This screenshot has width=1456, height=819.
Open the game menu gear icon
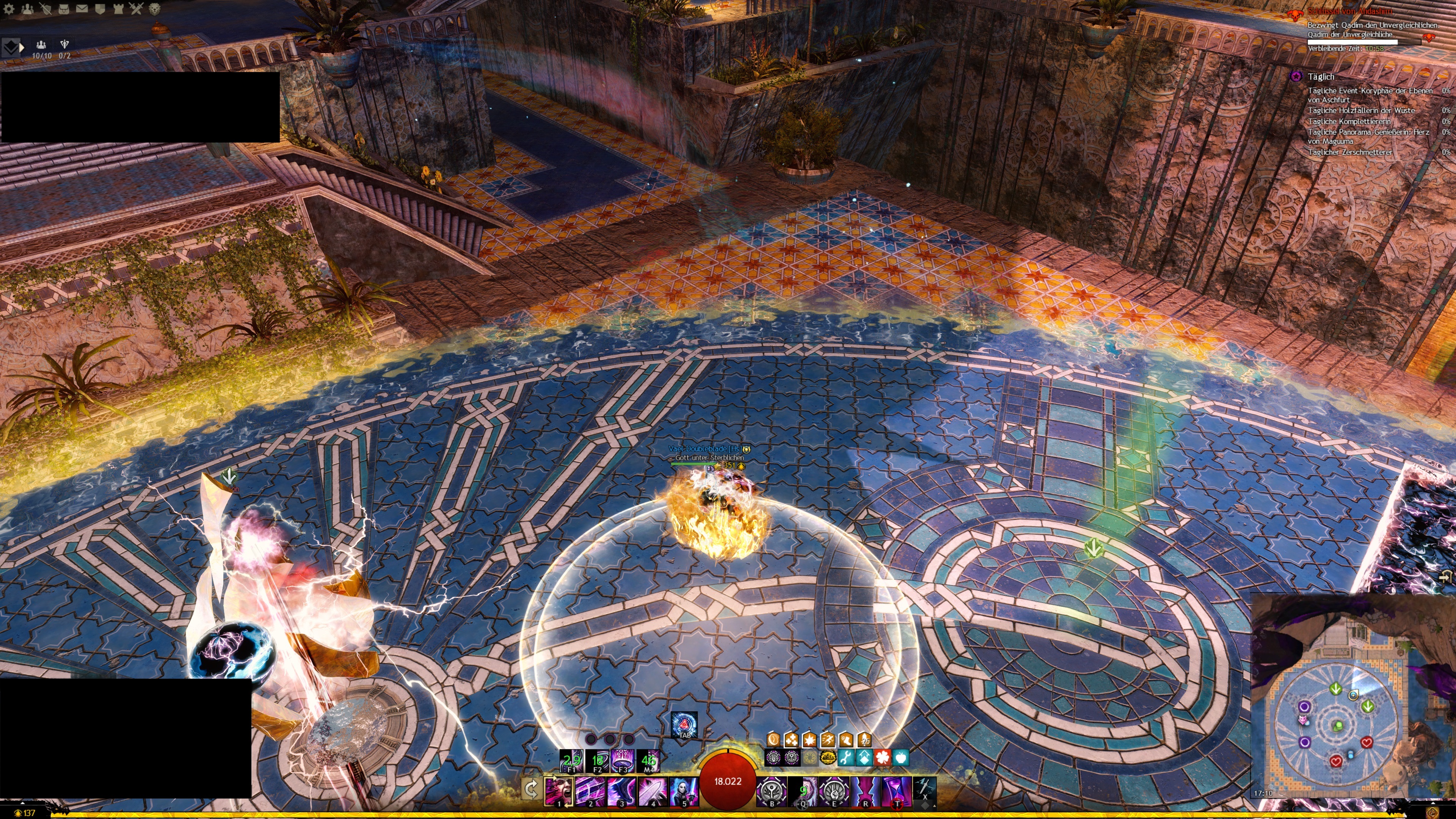(9, 8)
